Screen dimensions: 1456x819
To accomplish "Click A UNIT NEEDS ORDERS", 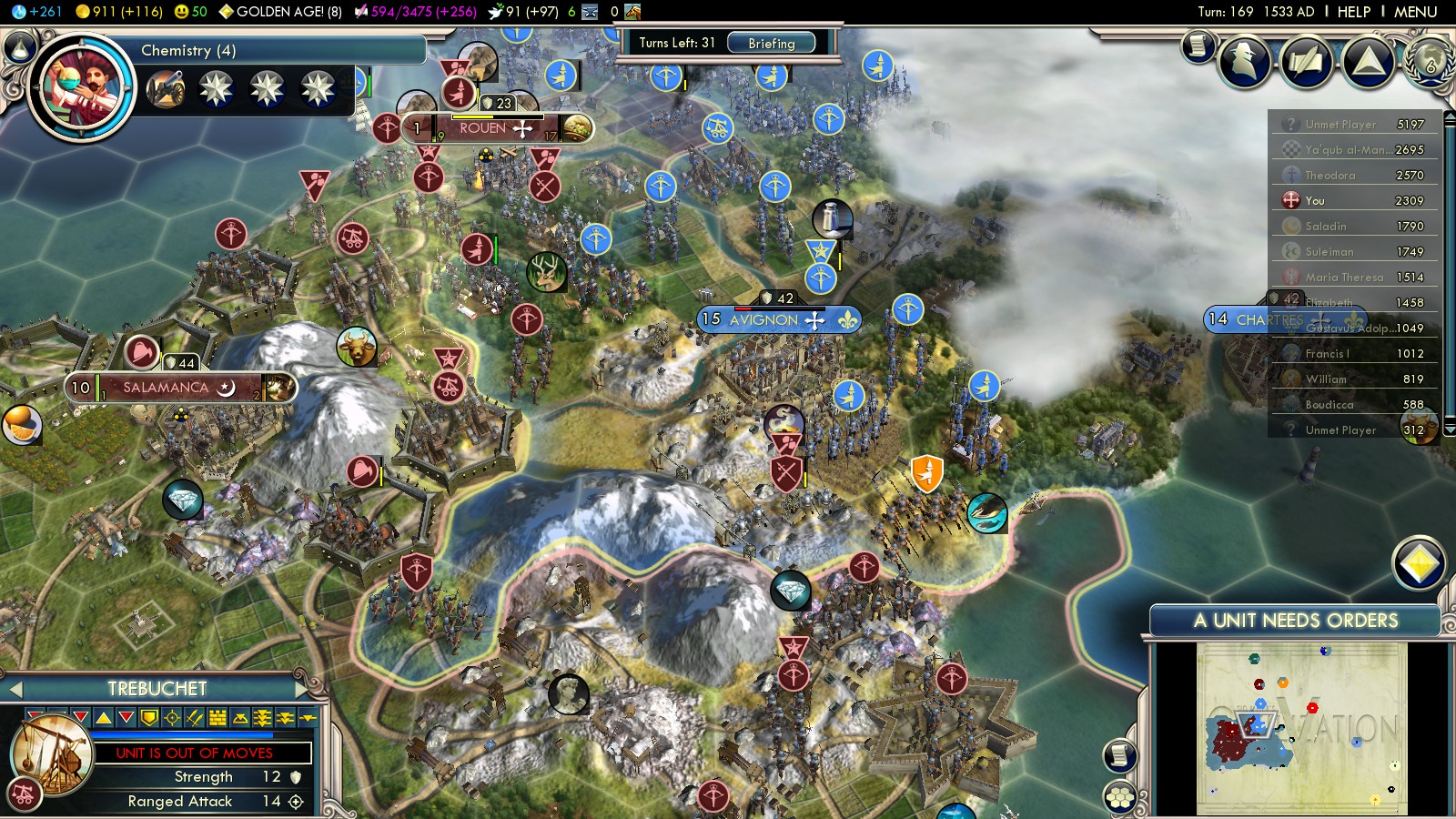I will click(x=1295, y=621).
